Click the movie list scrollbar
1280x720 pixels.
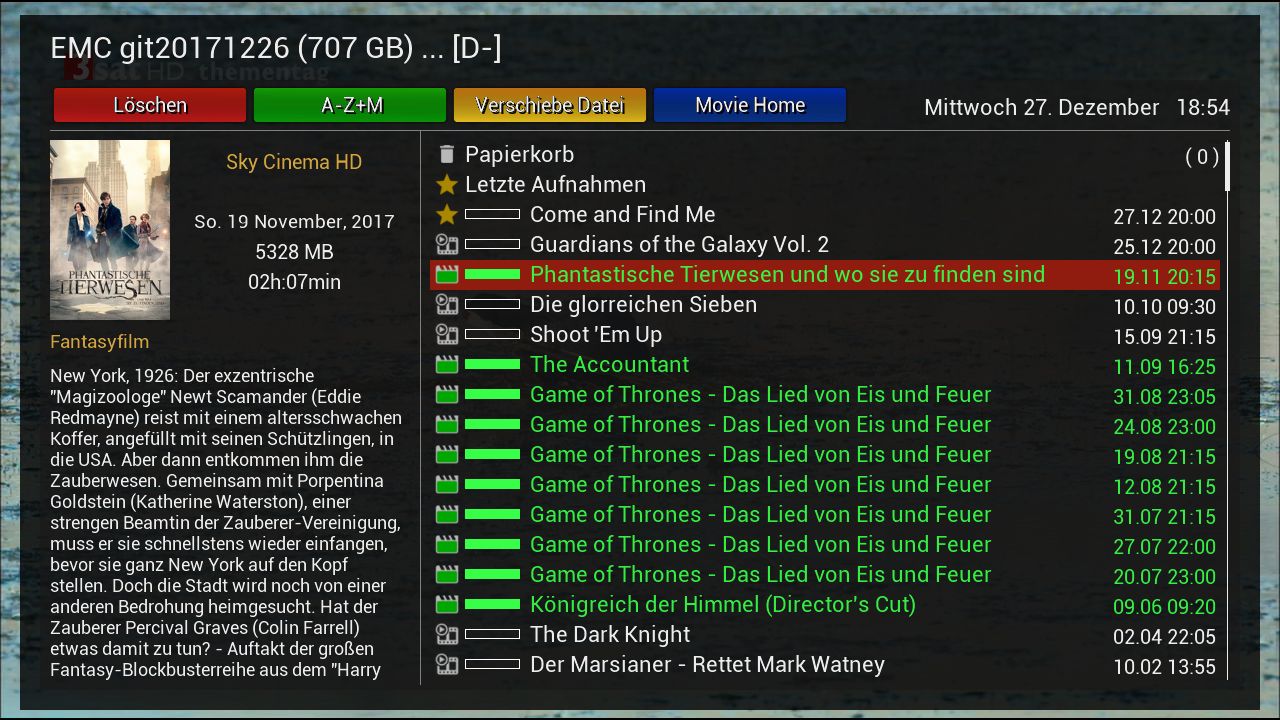[1227, 167]
